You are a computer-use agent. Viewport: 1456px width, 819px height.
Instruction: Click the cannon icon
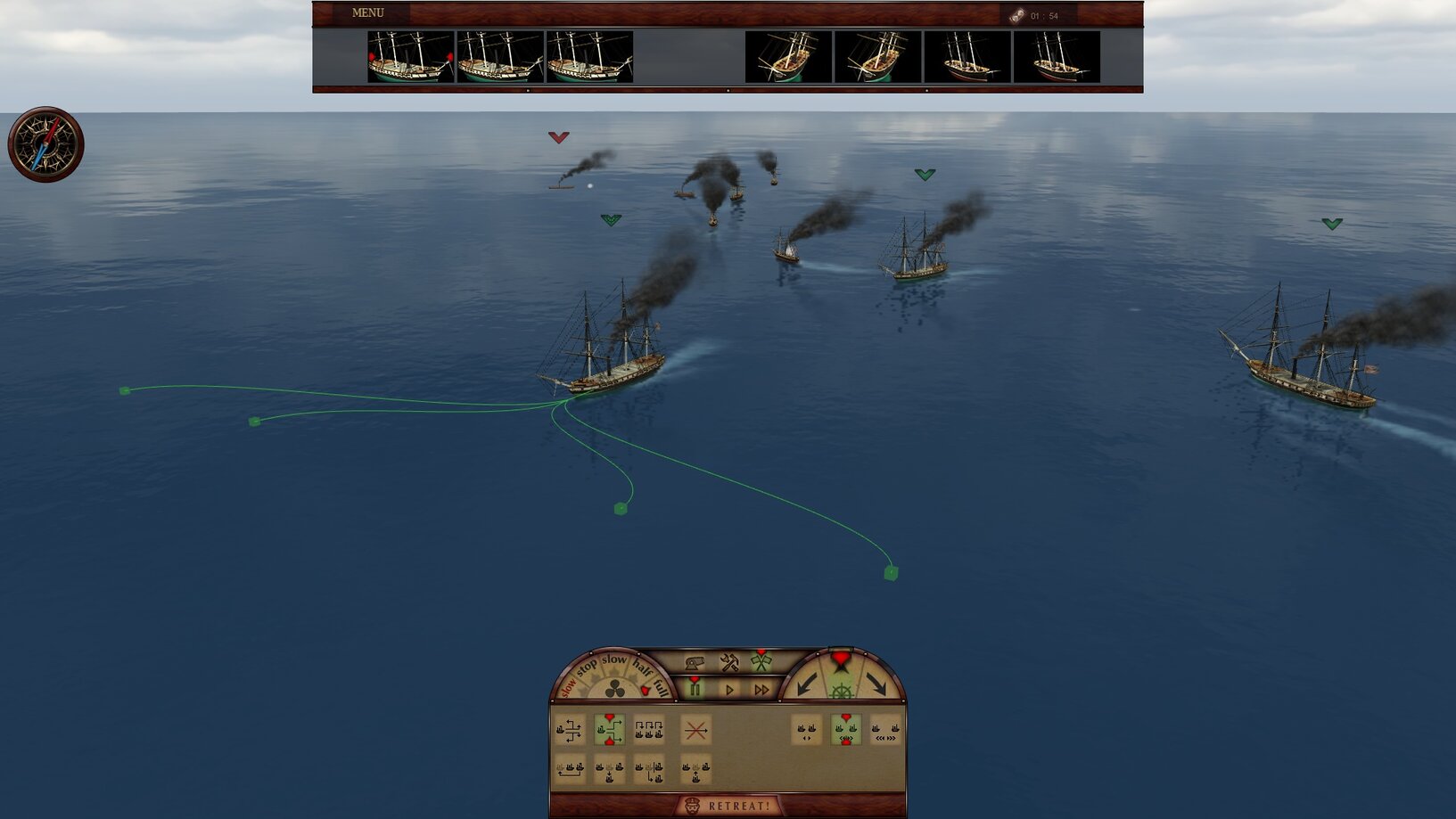click(695, 662)
